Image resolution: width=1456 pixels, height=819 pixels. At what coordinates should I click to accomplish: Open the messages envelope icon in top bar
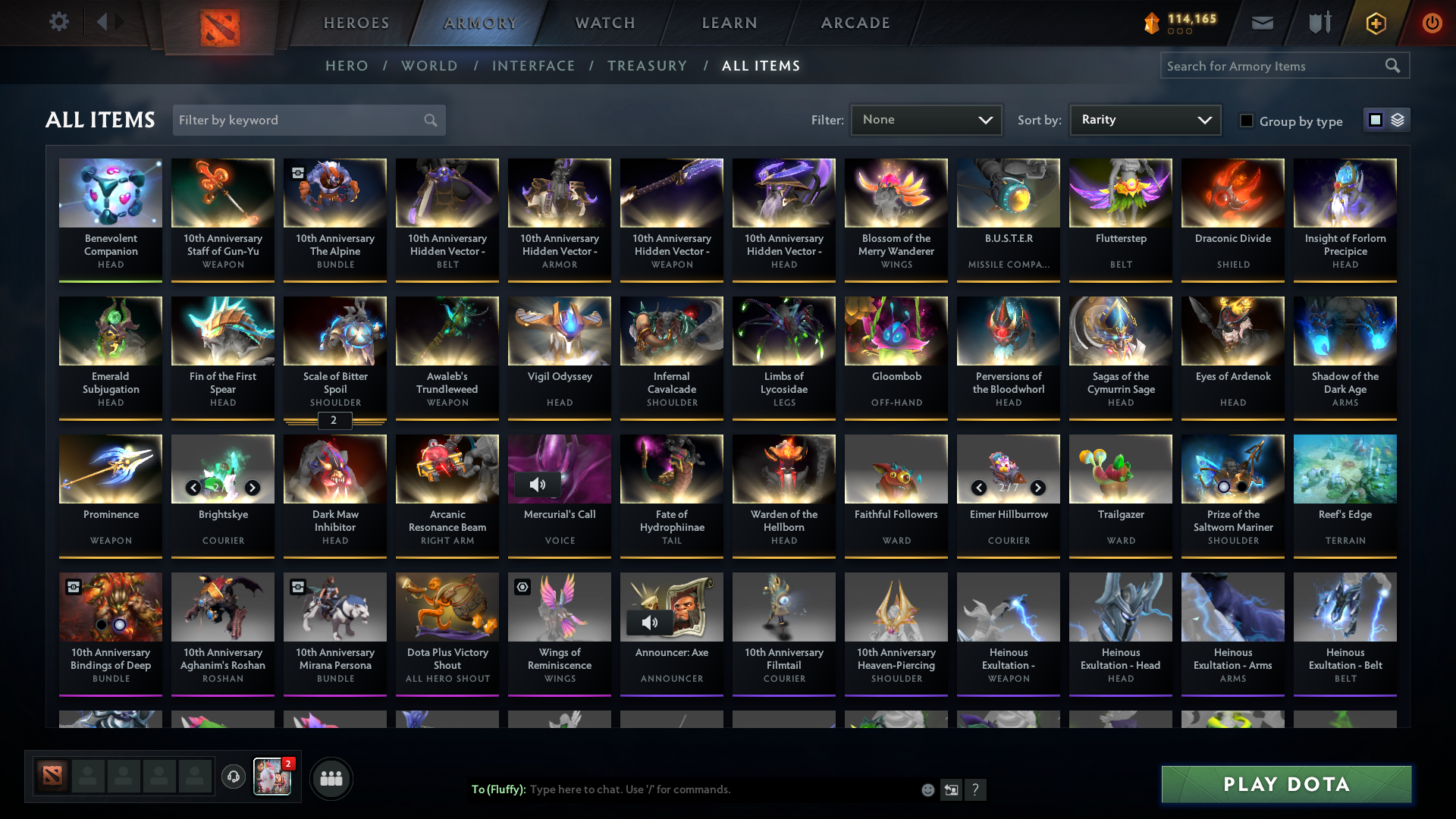pyautogui.click(x=1261, y=23)
